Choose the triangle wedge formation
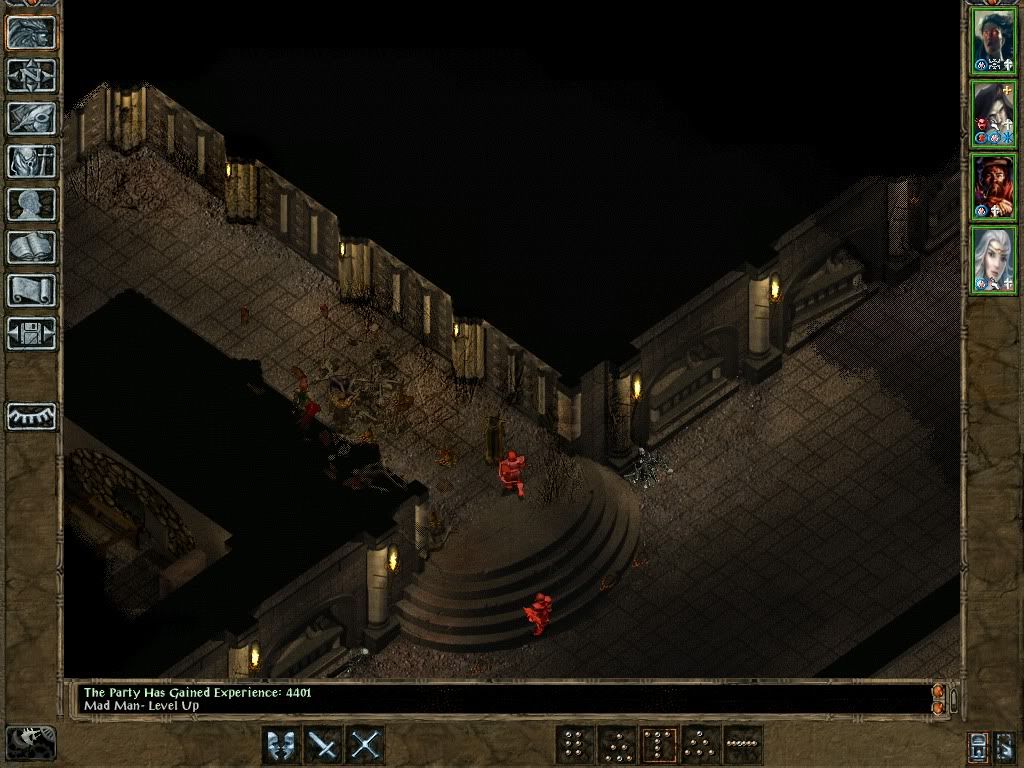Image resolution: width=1024 pixels, height=768 pixels. click(x=700, y=745)
